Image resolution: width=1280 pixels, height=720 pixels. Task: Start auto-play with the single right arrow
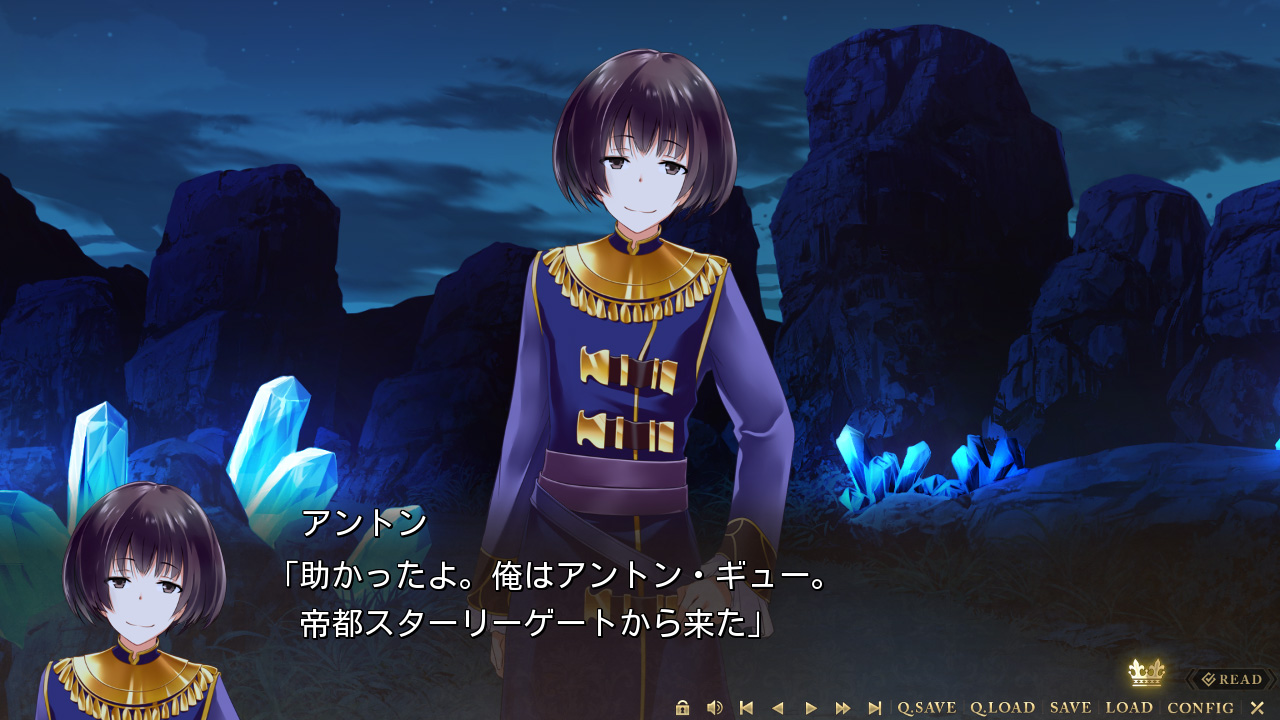[811, 708]
